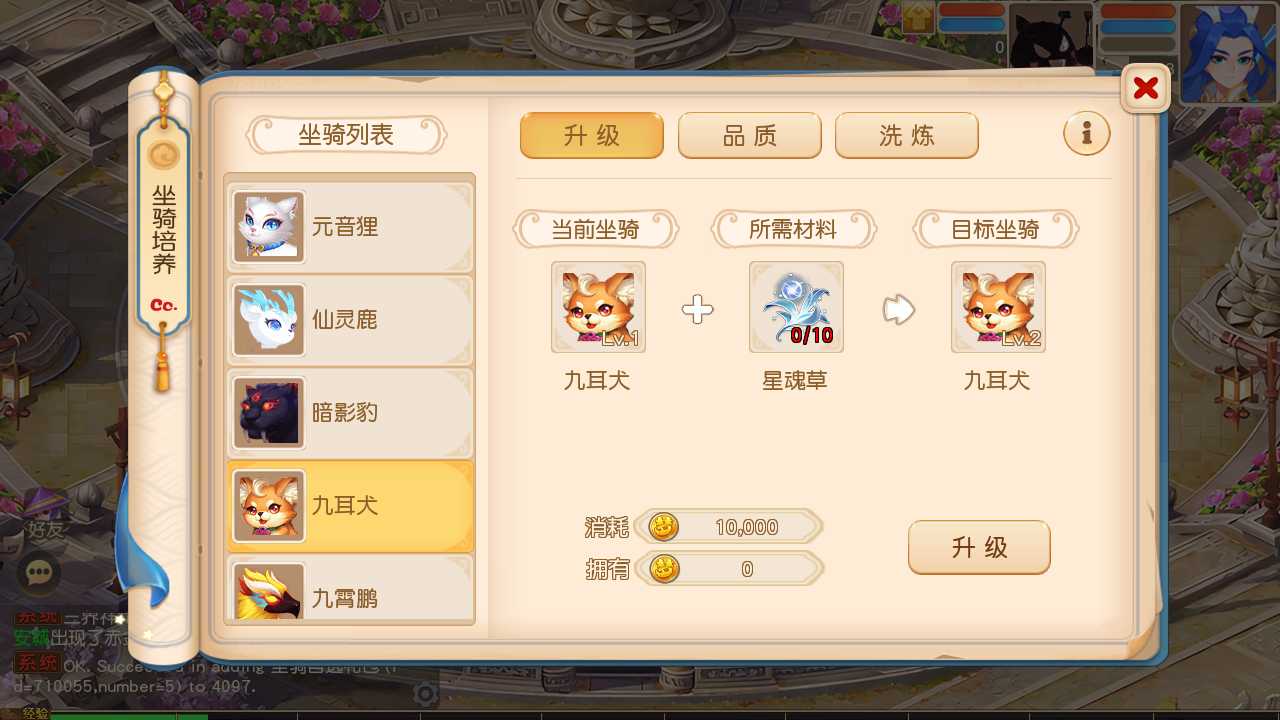Select the currently highlighted 九耳犬 list entry

(x=350, y=506)
